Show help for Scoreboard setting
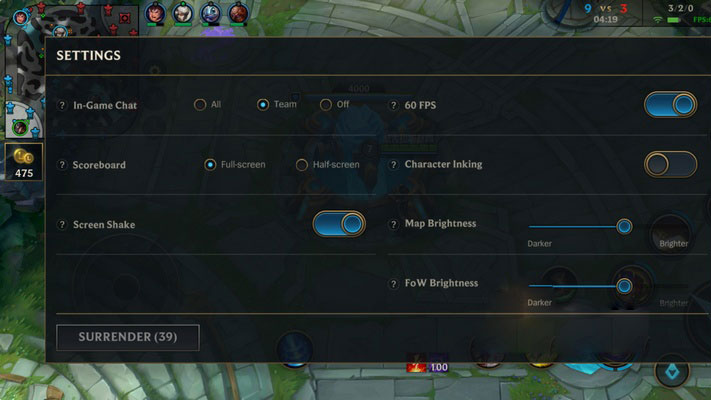The image size is (711, 400). click(x=62, y=165)
